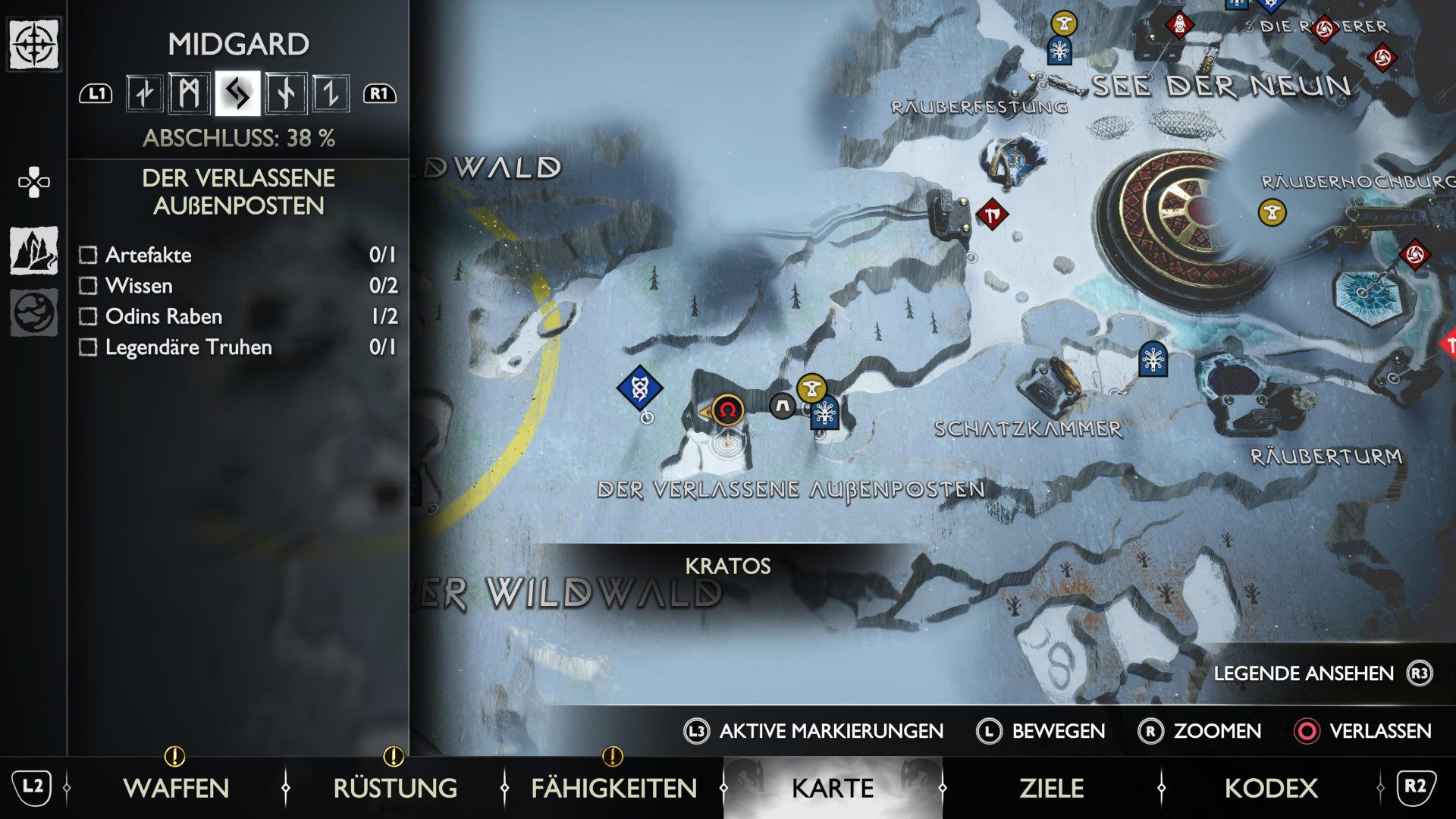Click the crosshair compass icon
1456x819 pixels.
click(x=34, y=44)
